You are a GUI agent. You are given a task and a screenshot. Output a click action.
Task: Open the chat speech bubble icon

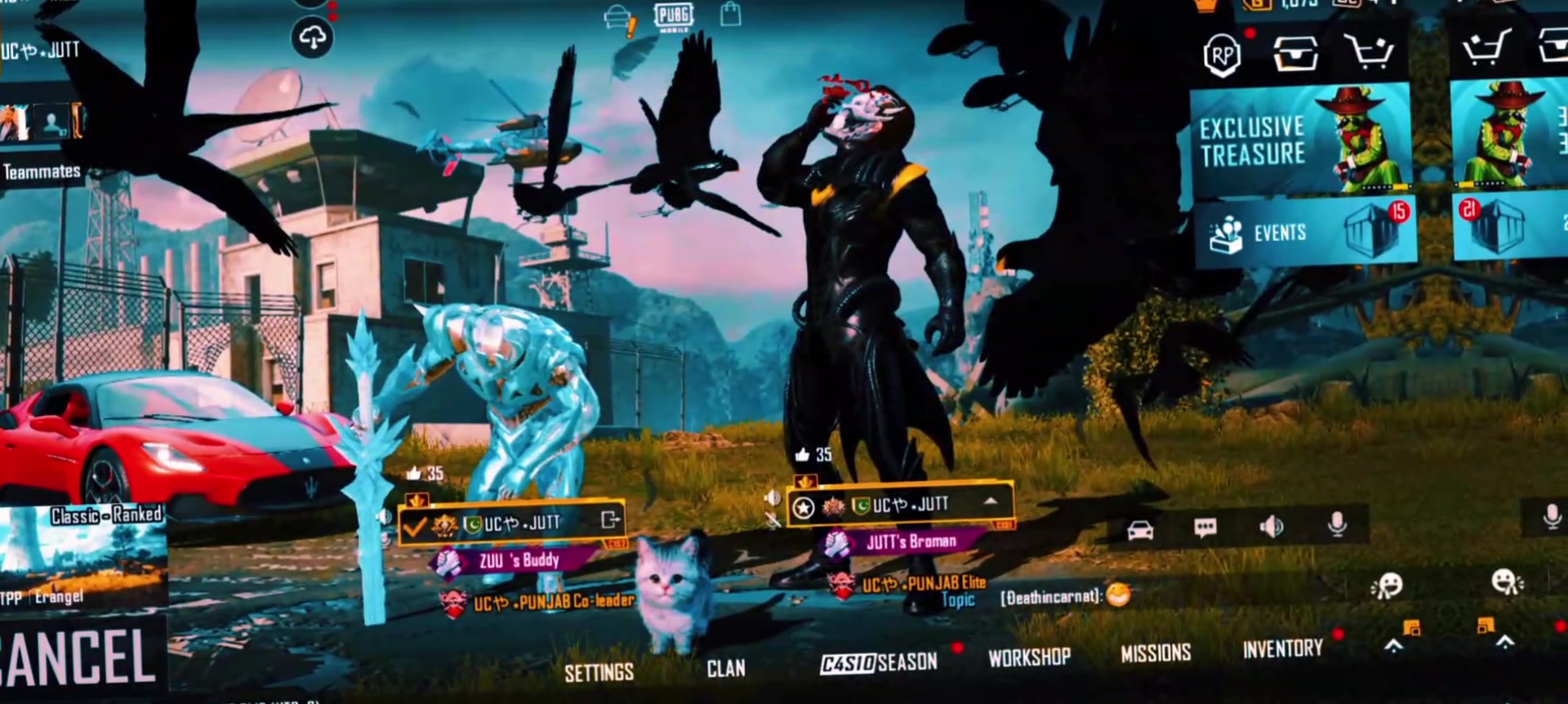pos(1205,528)
